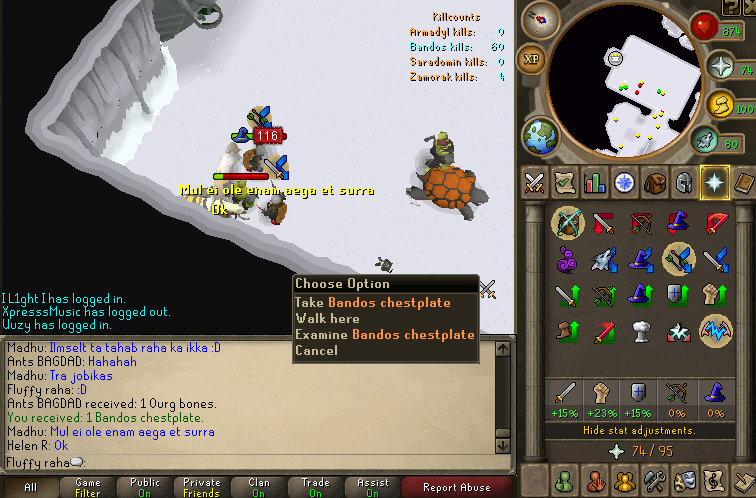Open the Worn Equipment helmet tab
Image resolution: width=756 pixels, height=498 pixels.
point(685,182)
